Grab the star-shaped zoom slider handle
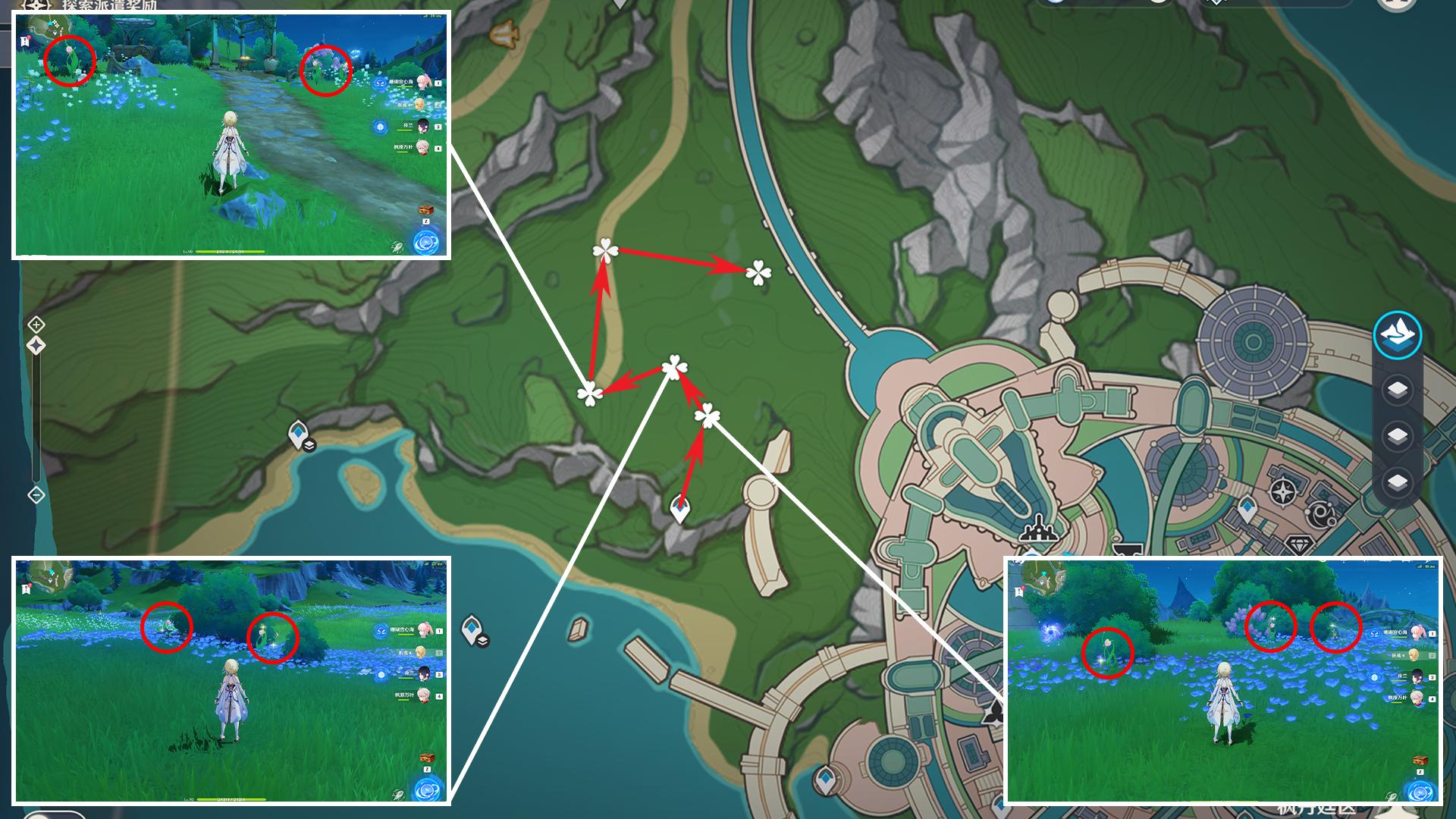 36,346
